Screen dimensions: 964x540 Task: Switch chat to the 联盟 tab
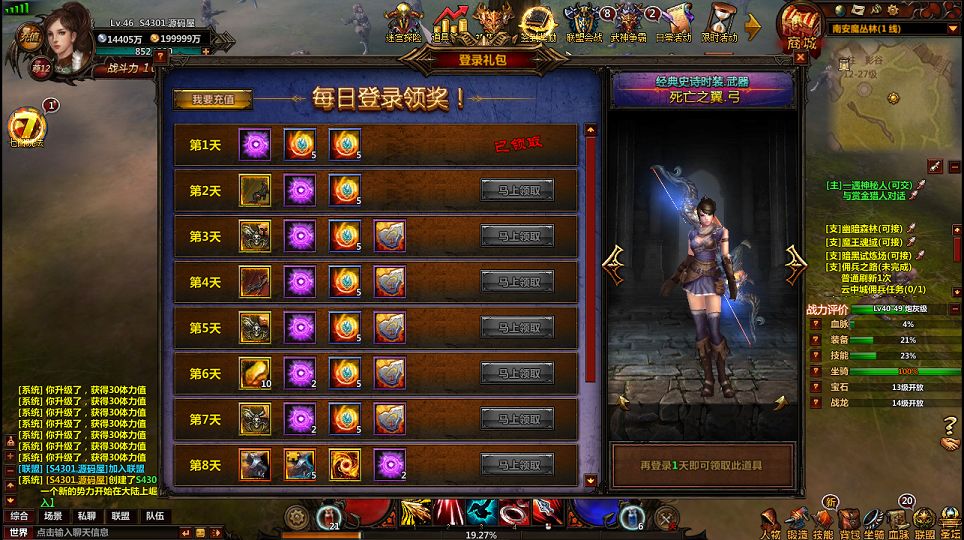tap(121, 516)
